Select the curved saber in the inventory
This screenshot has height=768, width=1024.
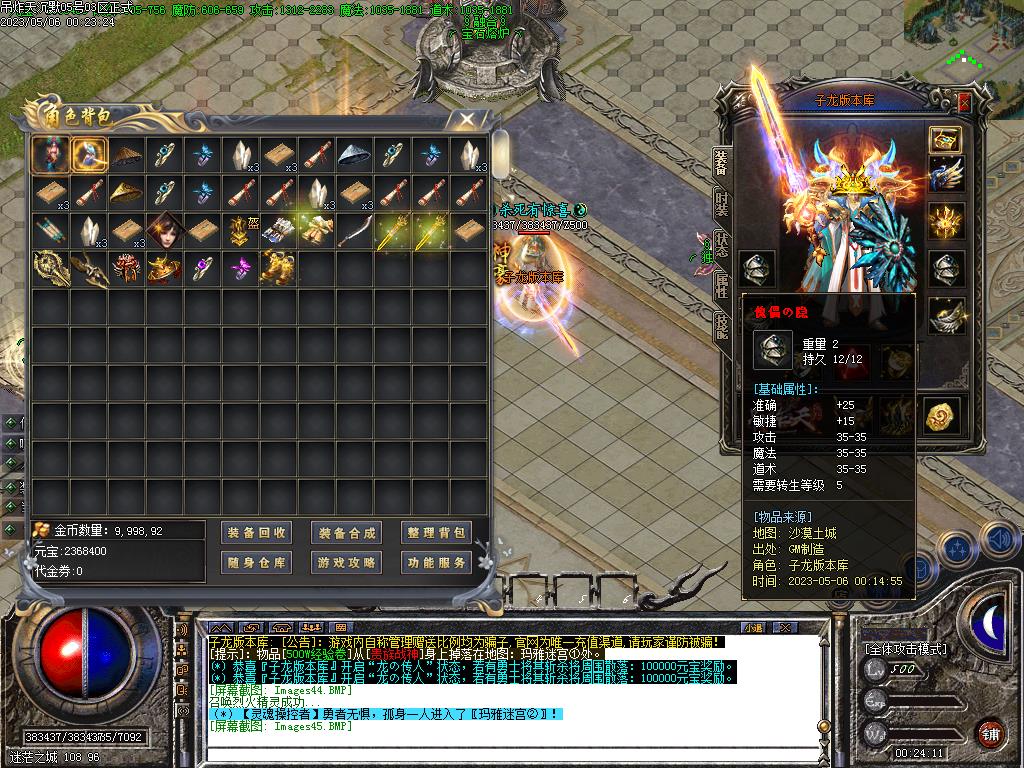pos(353,231)
